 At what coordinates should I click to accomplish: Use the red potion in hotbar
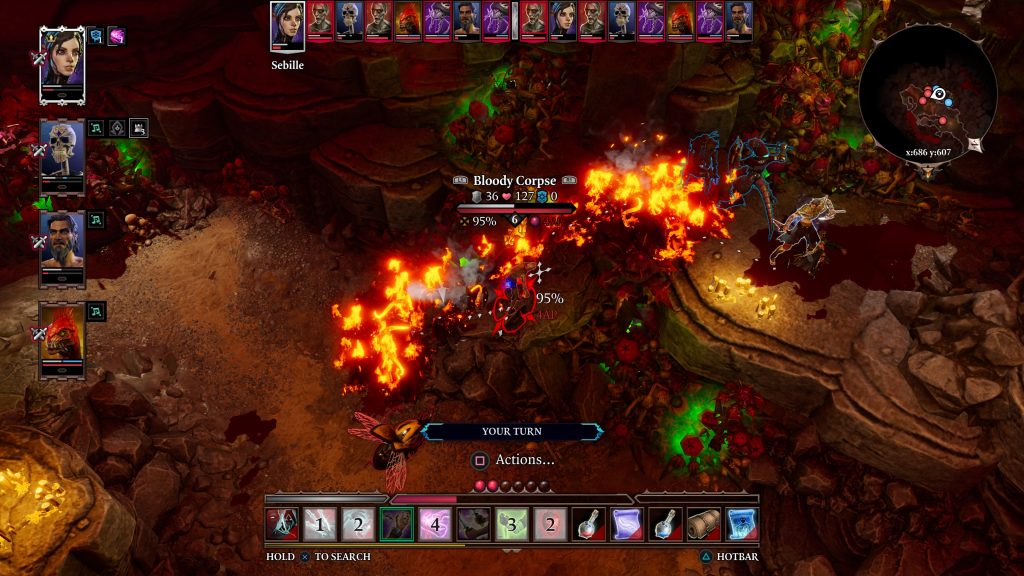[x=588, y=523]
